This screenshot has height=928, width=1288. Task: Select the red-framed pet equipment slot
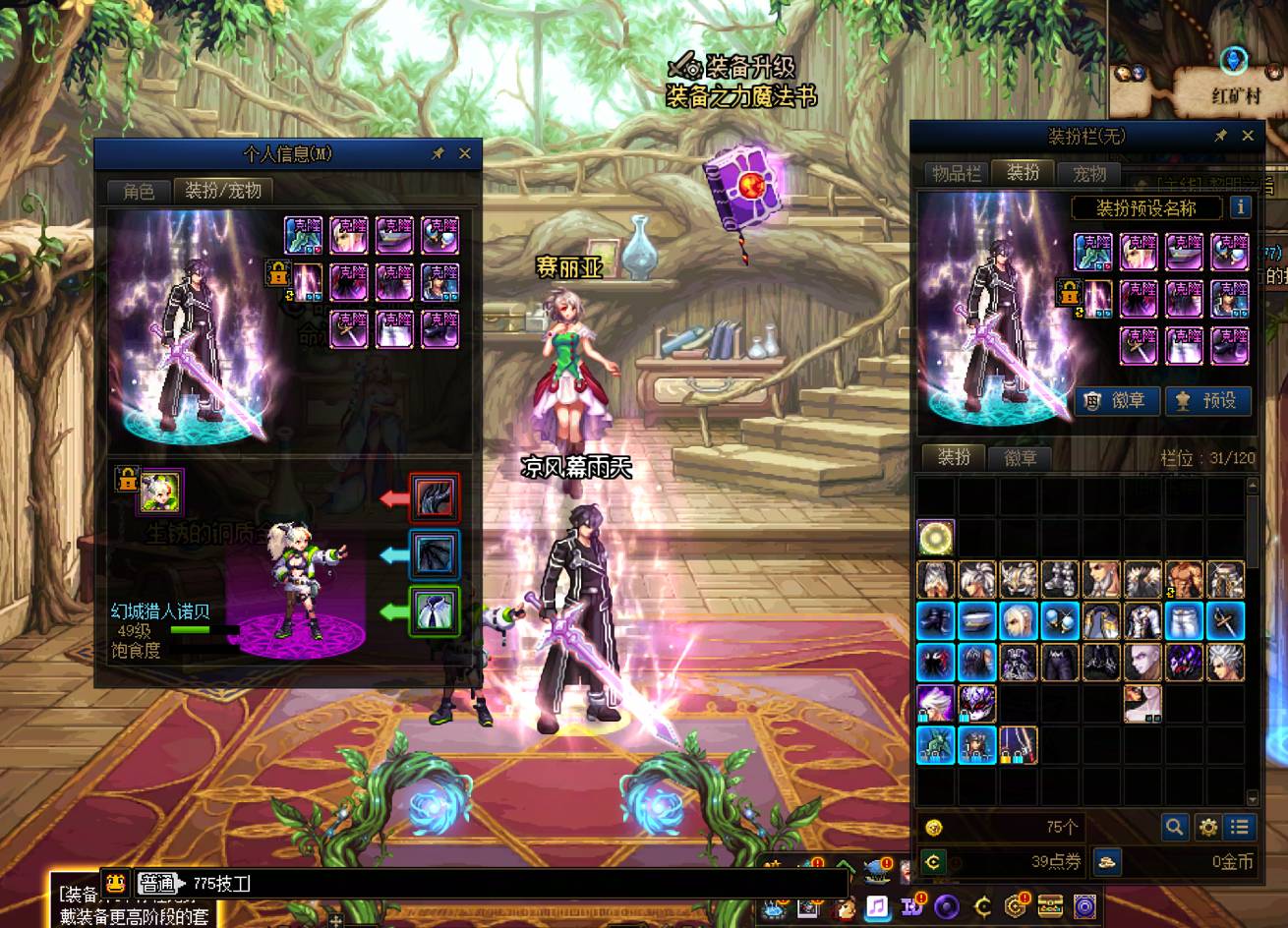point(434,498)
